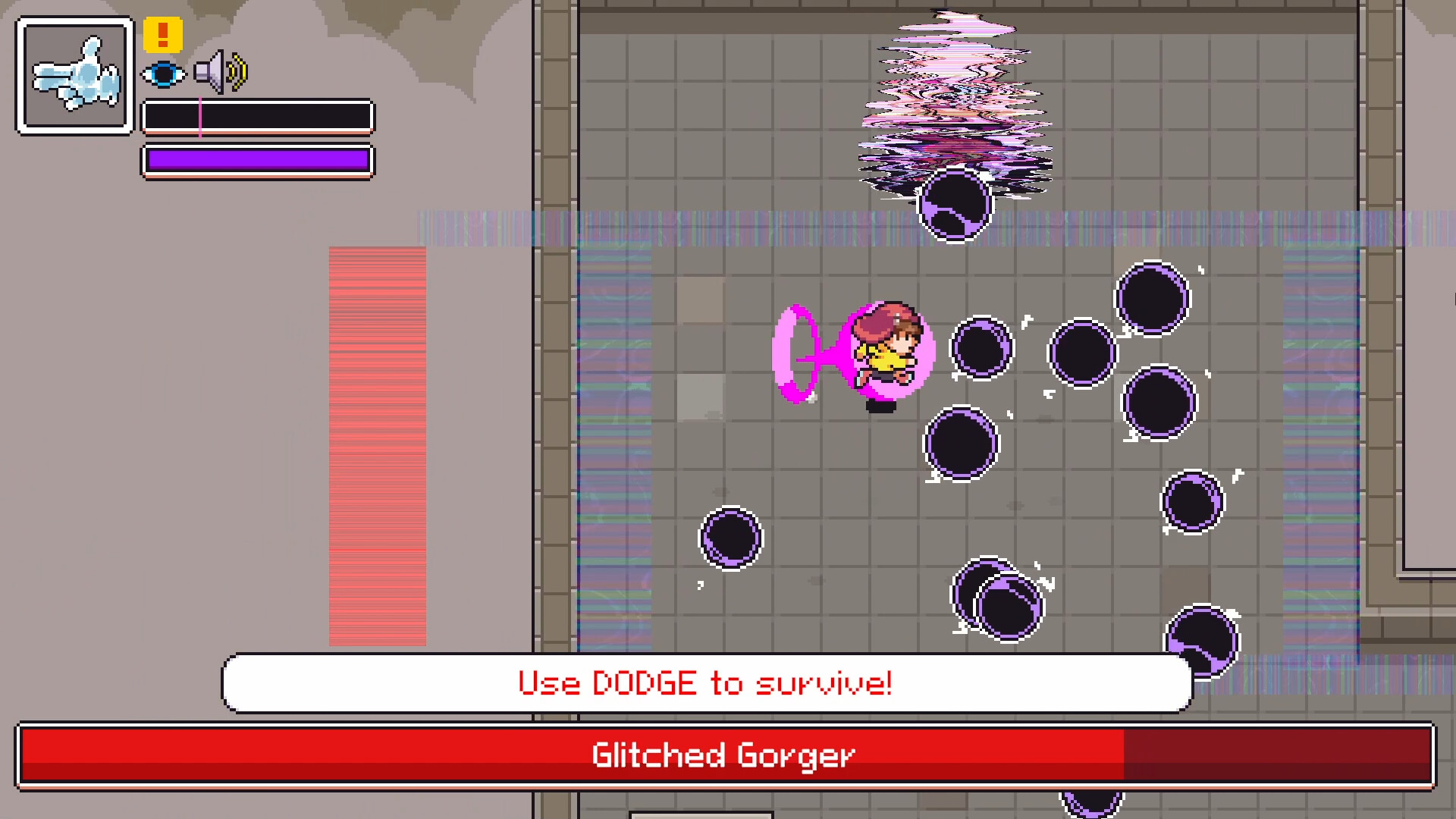This screenshot has height=819, width=1456.
Task: Click the purple orb projectile nearest the player
Action: 982,347
